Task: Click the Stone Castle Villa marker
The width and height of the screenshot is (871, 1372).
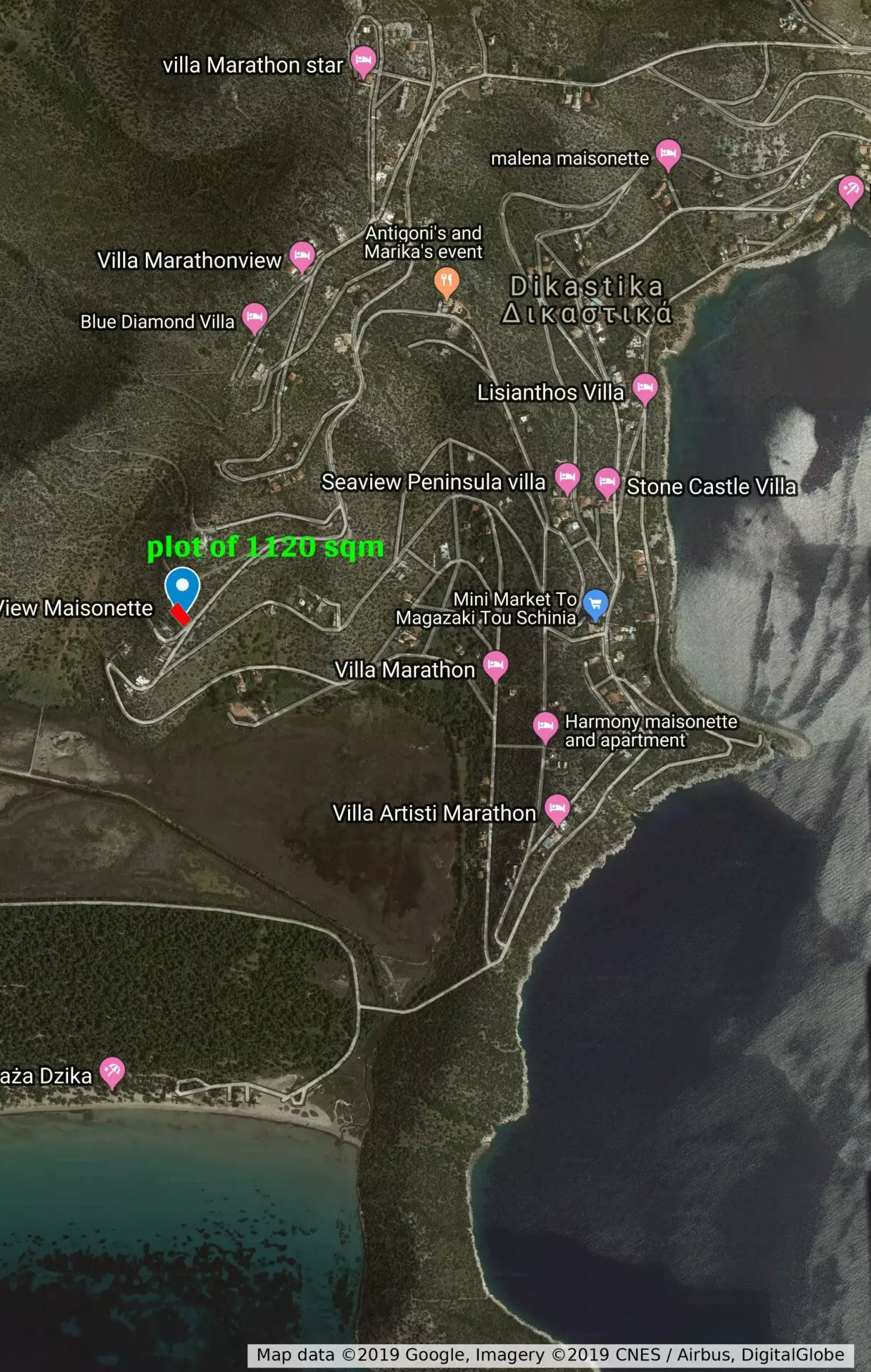Action: click(x=607, y=482)
